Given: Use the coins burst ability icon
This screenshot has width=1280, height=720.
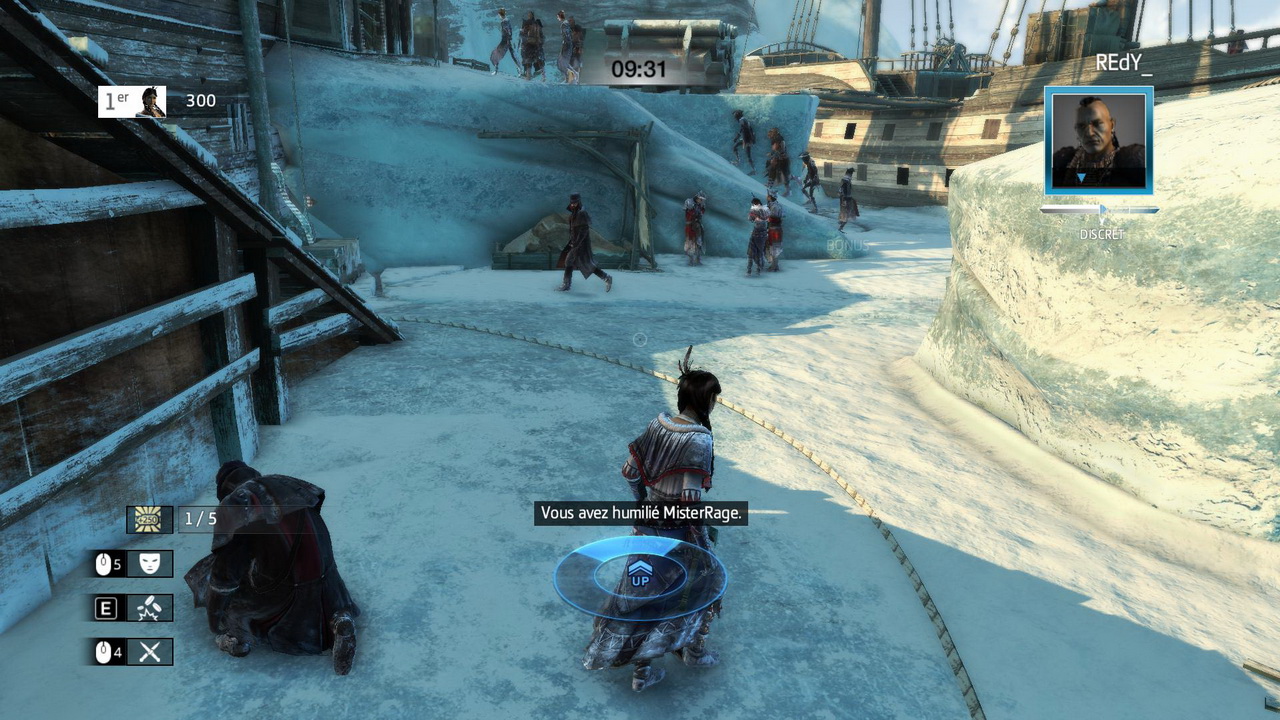Looking at the screenshot, I should click(x=149, y=608).
